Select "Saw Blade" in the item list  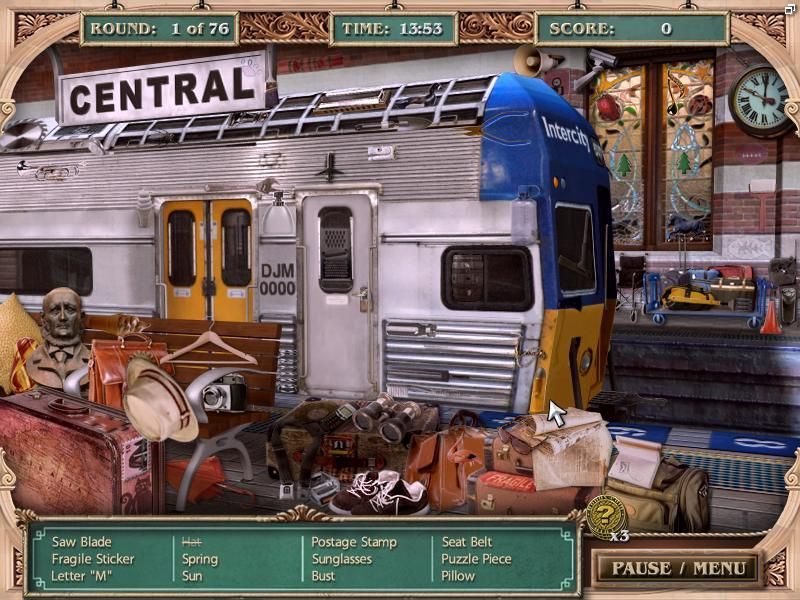[82, 542]
